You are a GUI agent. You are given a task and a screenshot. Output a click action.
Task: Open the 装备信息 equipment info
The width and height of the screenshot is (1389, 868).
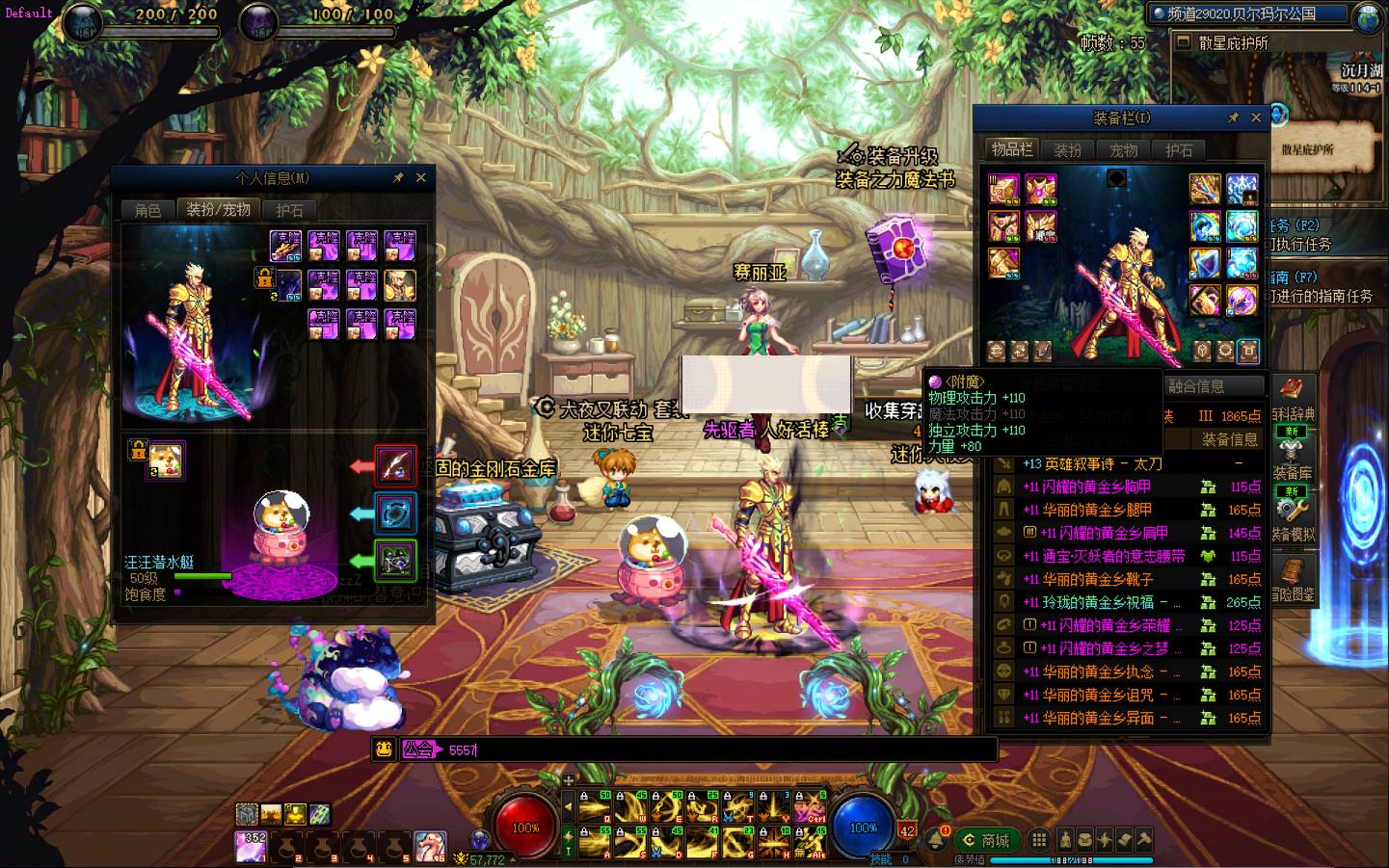click(x=1230, y=439)
